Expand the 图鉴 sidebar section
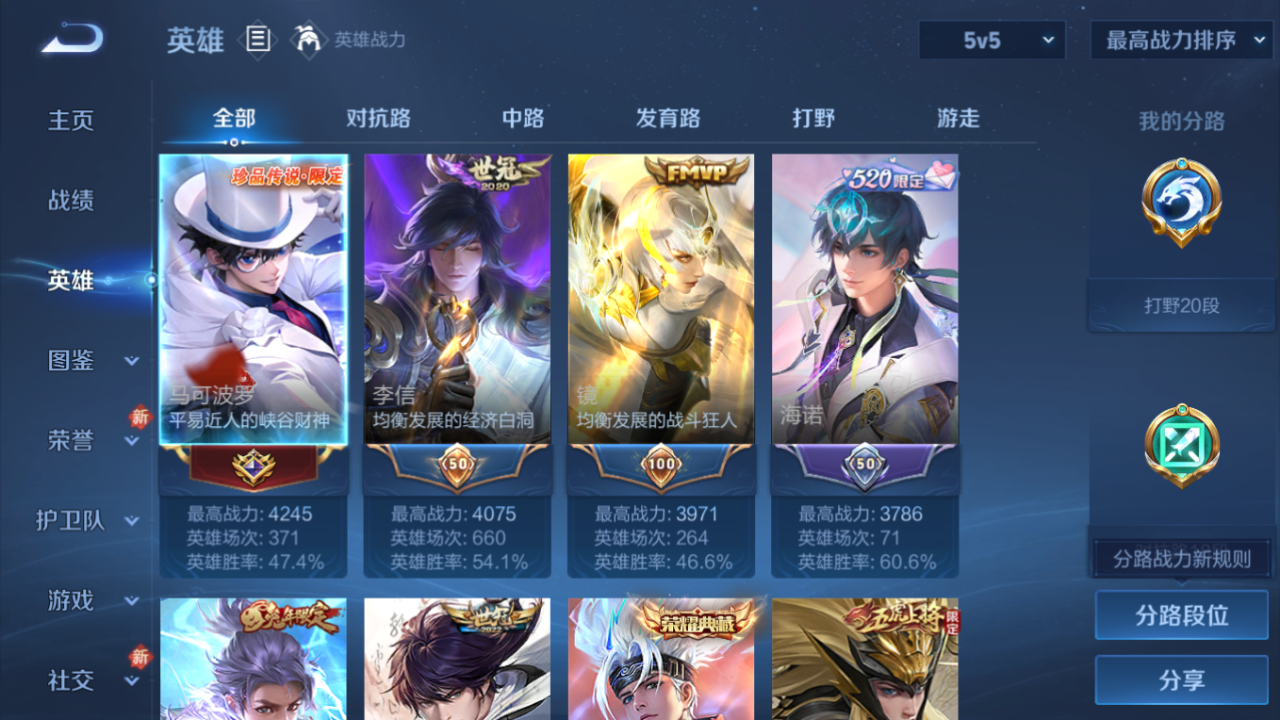The image size is (1280, 720). tap(85, 361)
